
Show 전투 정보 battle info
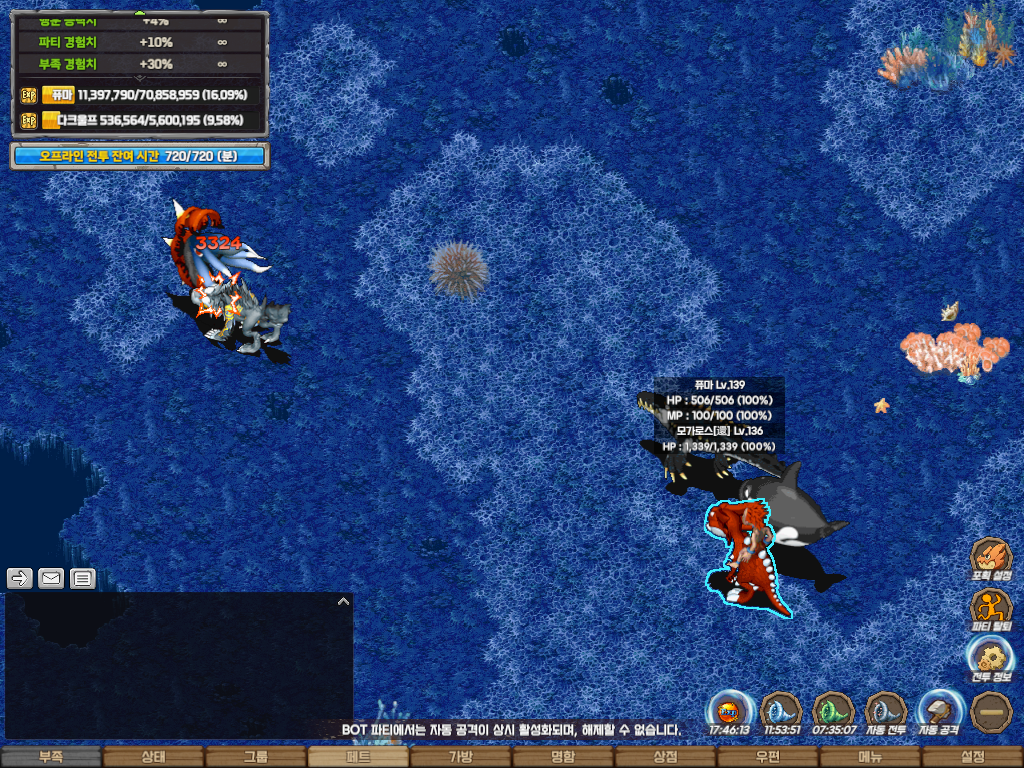(991, 658)
